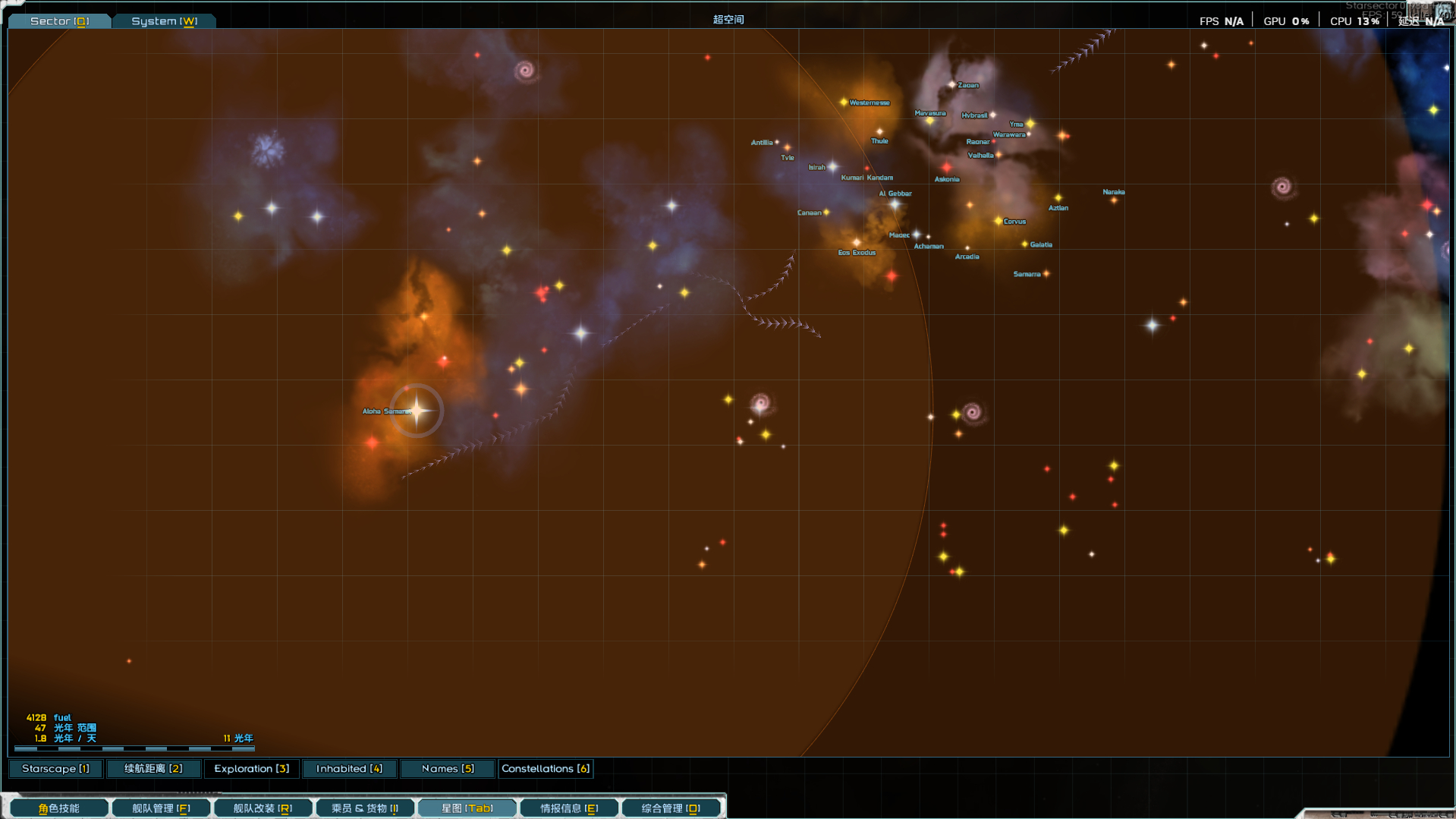The height and width of the screenshot is (819, 1456).
Task: Toggle the Exploration map filter
Action: [251, 769]
